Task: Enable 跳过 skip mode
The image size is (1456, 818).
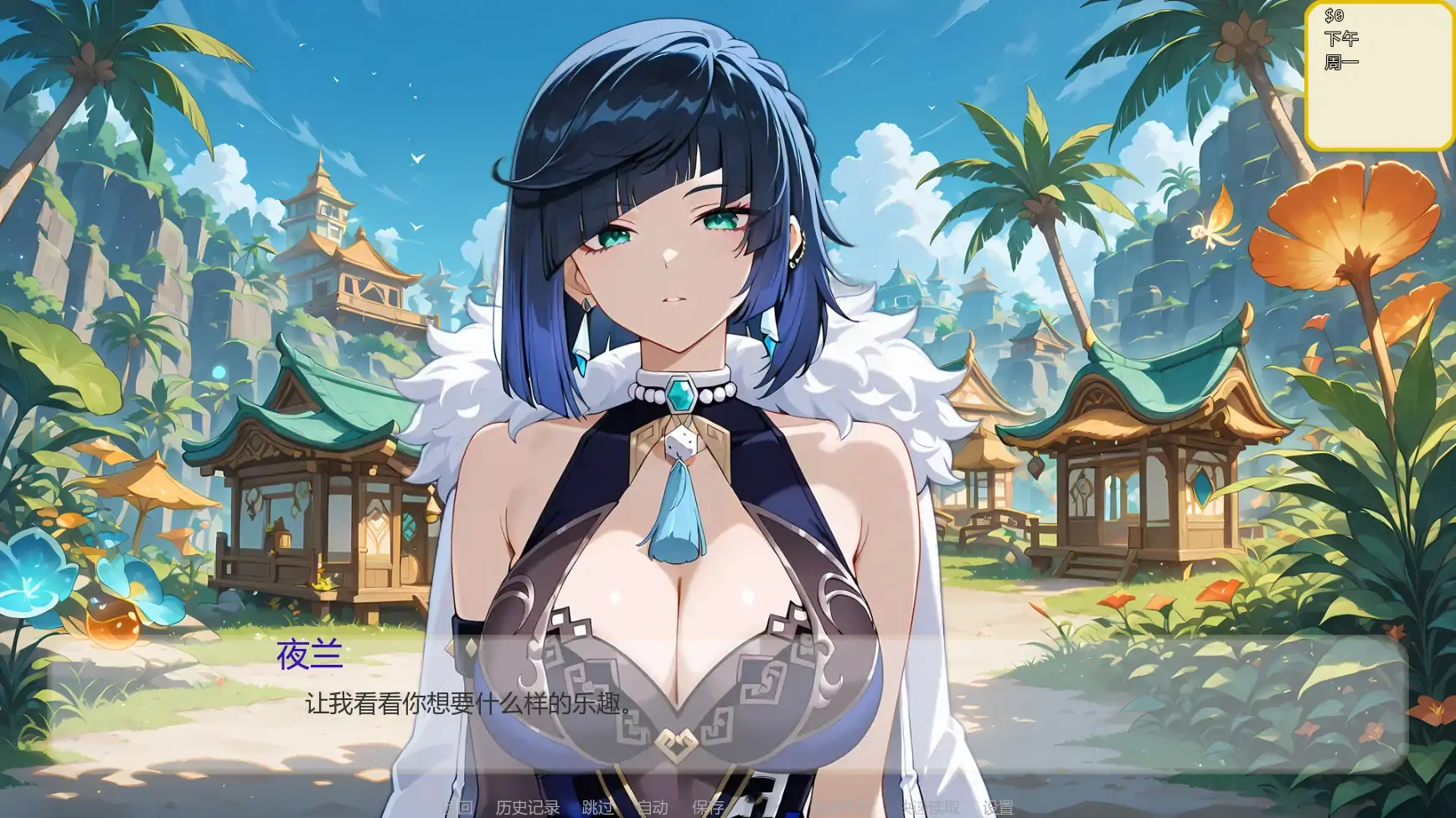Action: point(596,806)
